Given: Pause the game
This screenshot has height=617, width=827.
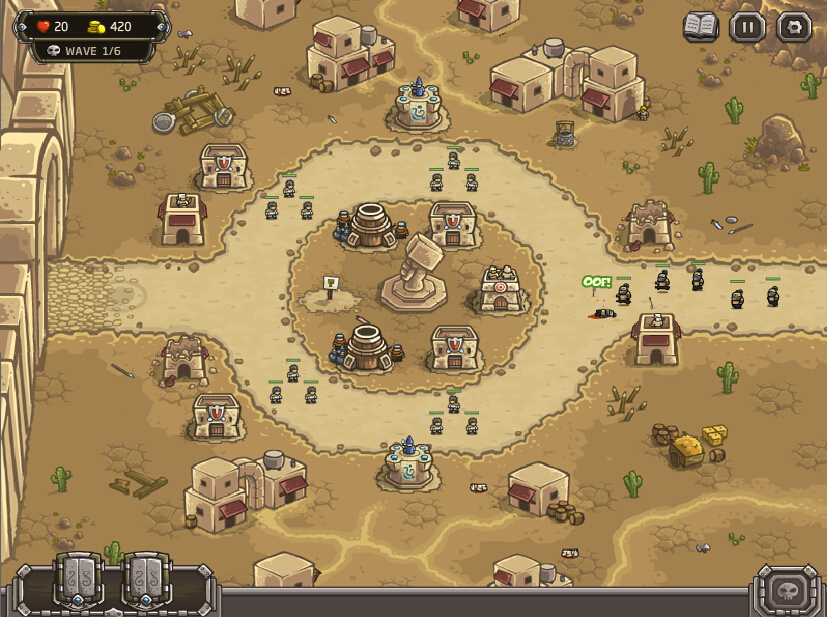Looking at the screenshot, I should (x=747, y=27).
